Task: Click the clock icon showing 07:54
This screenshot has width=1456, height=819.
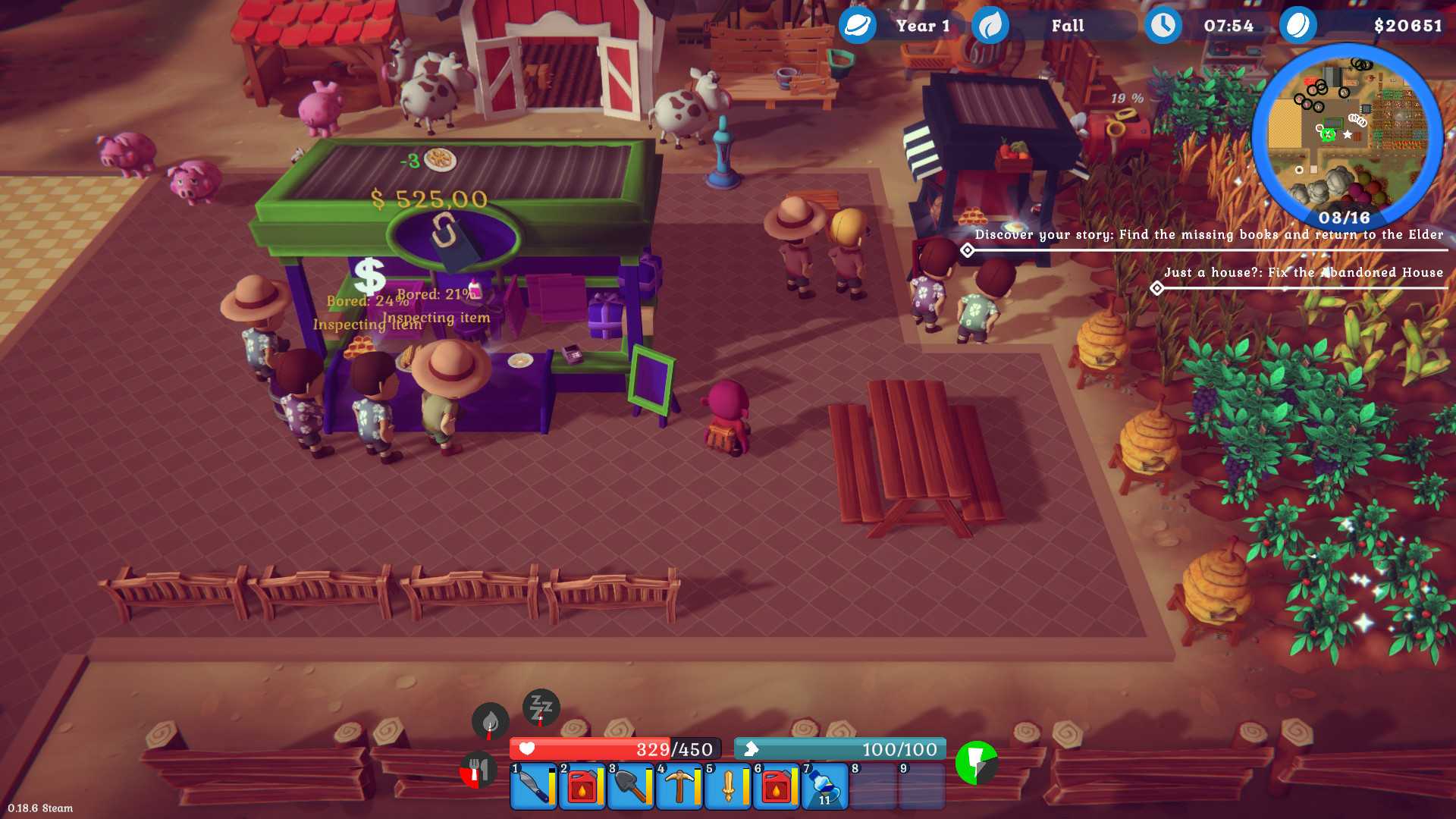Action: pos(1163,25)
